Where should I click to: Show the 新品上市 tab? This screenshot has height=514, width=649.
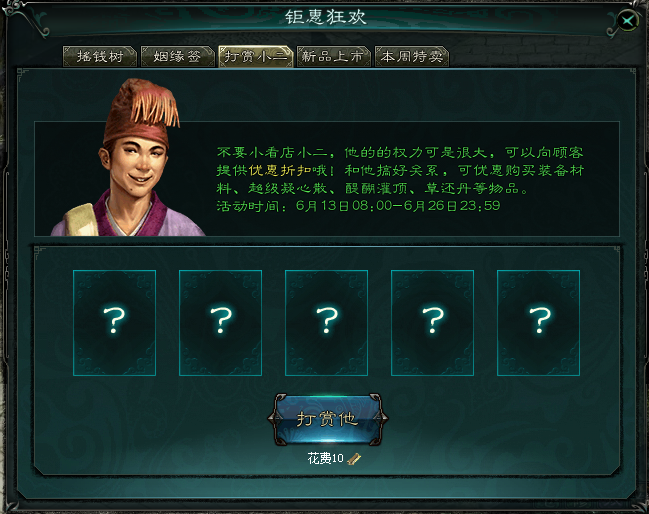click(x=333, y=56)
